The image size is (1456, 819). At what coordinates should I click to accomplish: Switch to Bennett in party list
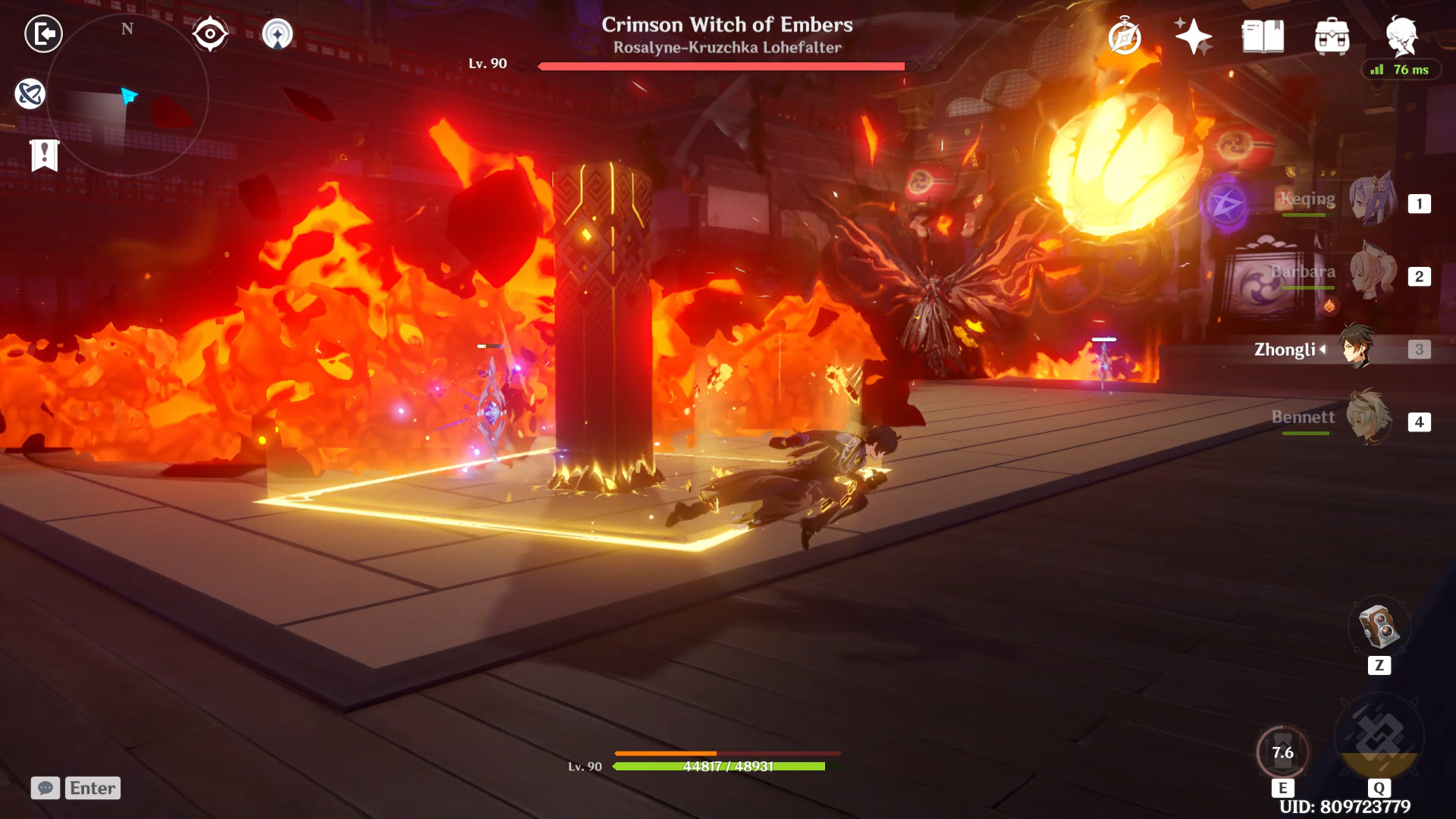1370,419
